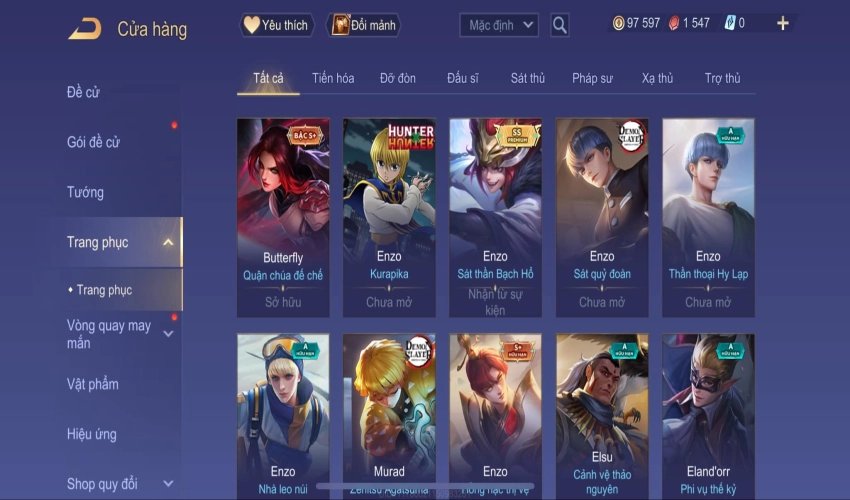This screenshot has height=500, width=850.
Task: Select Gói đề cử in sidebar
Action: coord(93,142)
